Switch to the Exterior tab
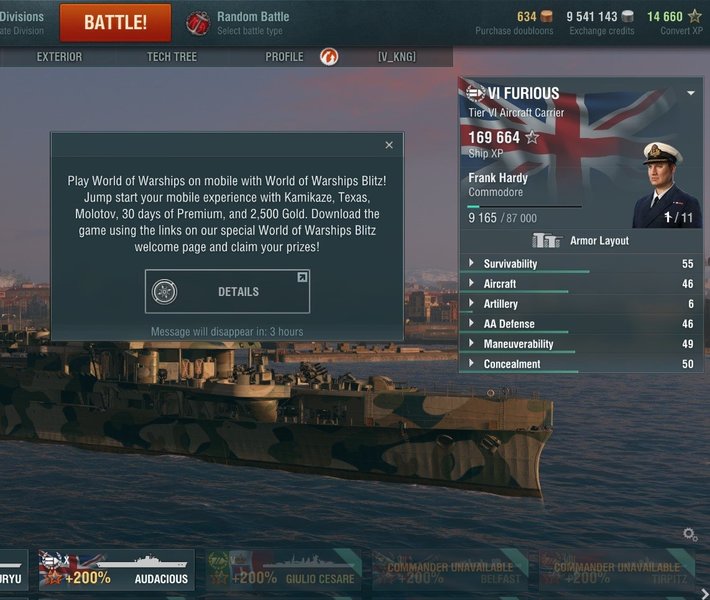The height and width of the screenshot is (600, 710). pyautogui.click(x=59, y=57)
